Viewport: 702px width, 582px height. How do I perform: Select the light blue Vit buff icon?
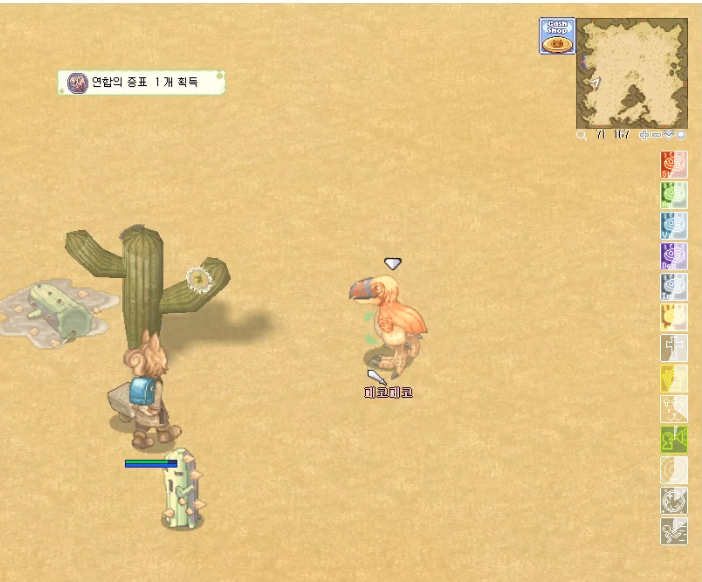coord(674,226)
